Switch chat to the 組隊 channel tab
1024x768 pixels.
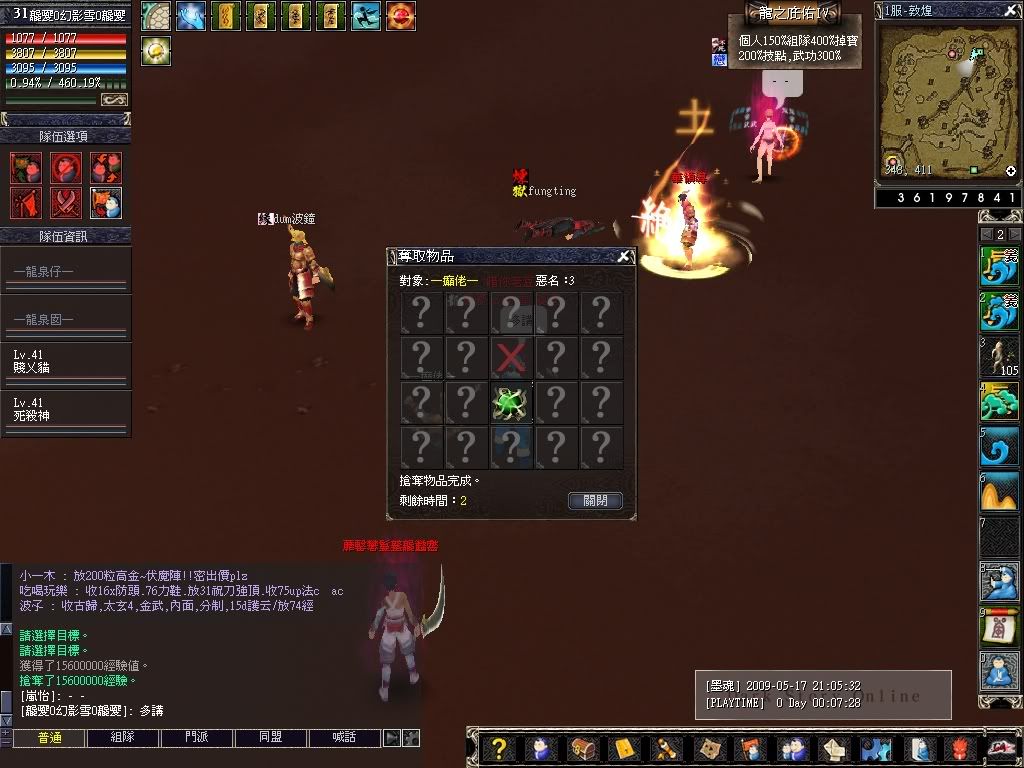123,738
